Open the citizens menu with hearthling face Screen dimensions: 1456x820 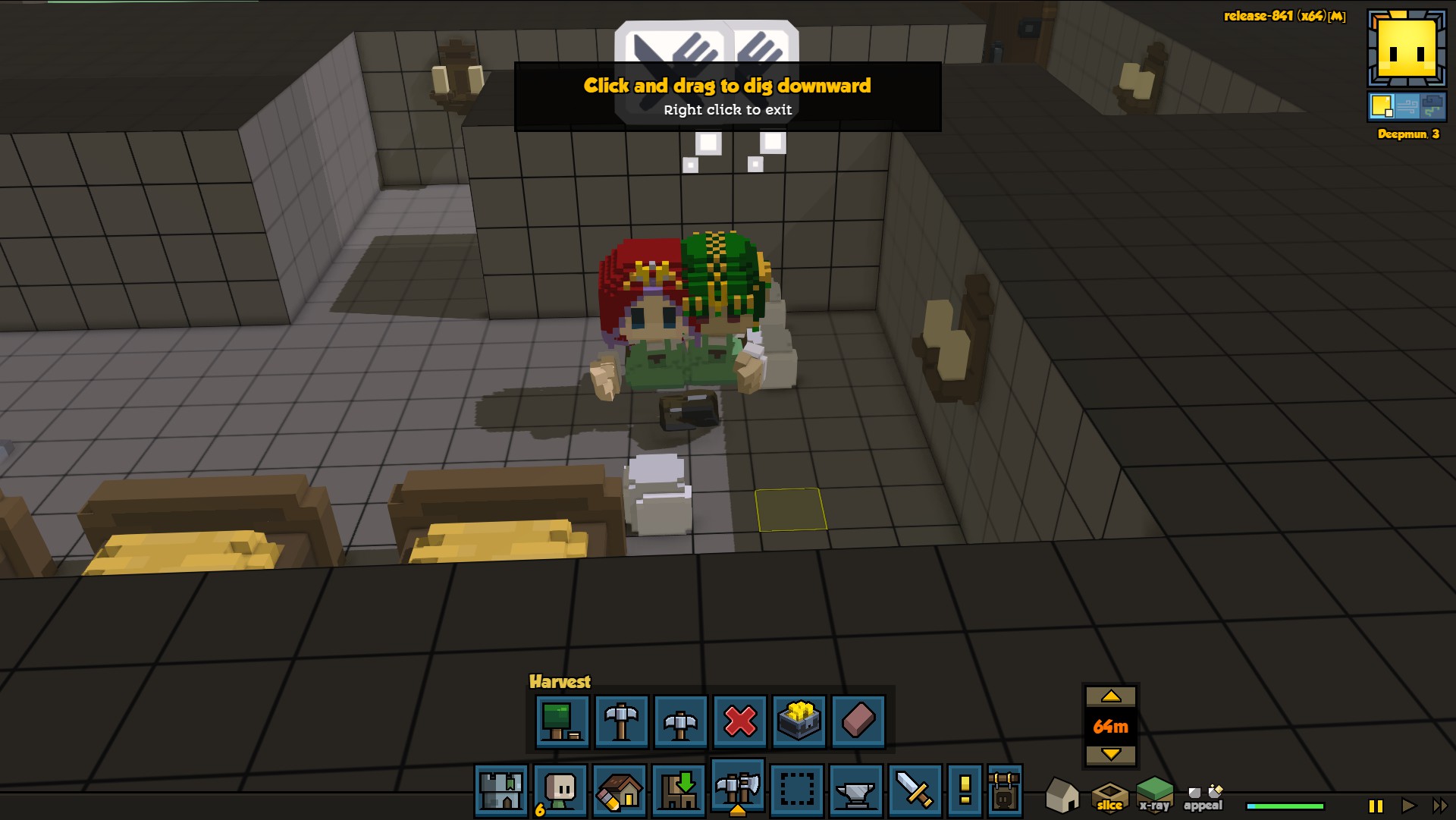[560, 790]
